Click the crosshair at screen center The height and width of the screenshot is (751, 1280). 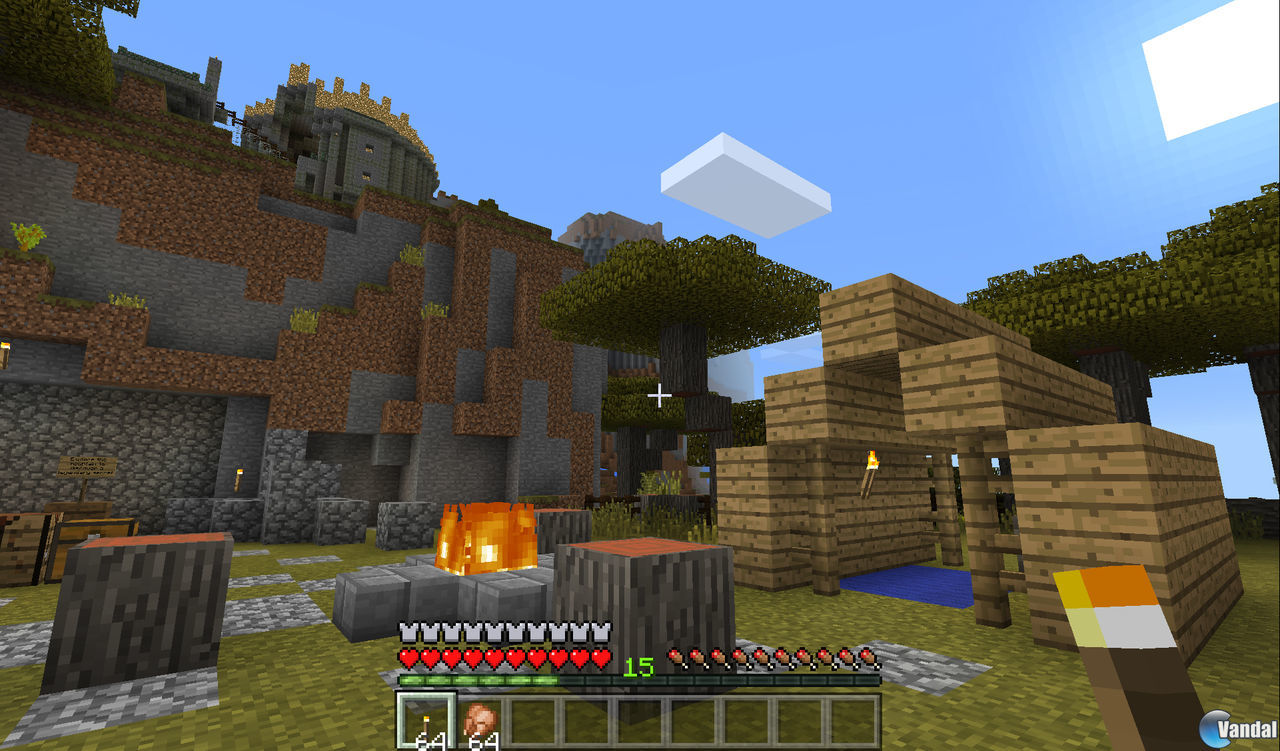(659, 395)
